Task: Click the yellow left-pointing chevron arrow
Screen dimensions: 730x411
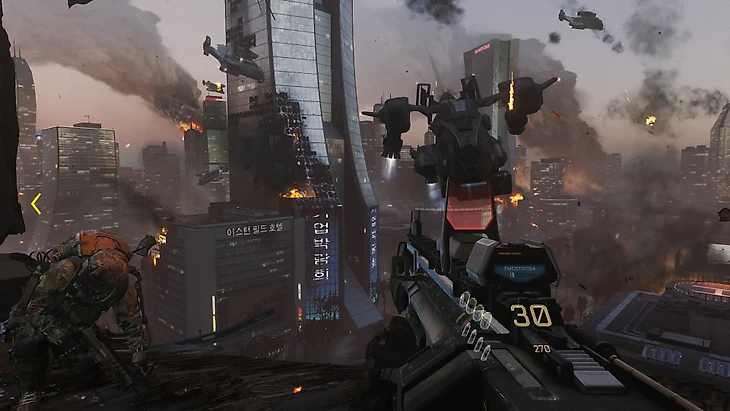Action: [36, 204]
